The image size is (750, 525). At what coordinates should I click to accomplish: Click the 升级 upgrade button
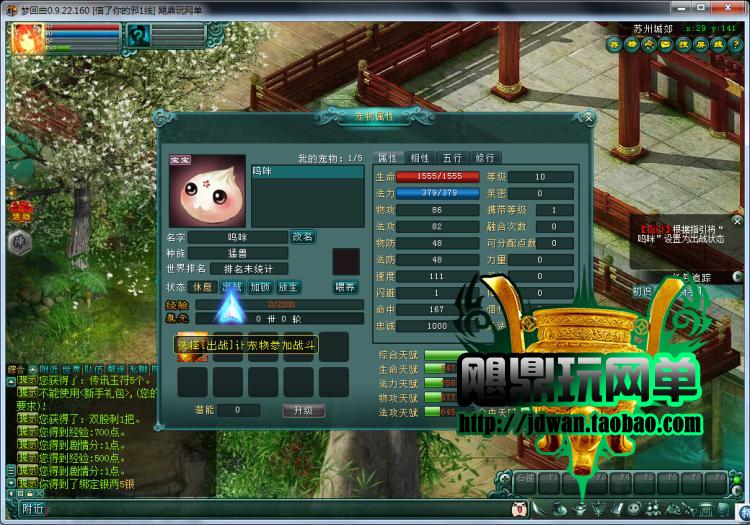tap(303, 410)
